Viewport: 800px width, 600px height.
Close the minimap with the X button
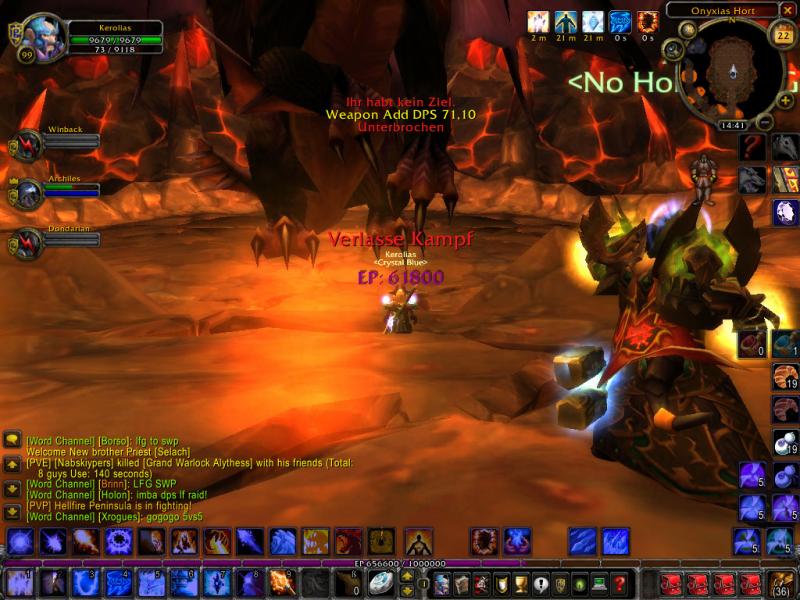point(788,11)
